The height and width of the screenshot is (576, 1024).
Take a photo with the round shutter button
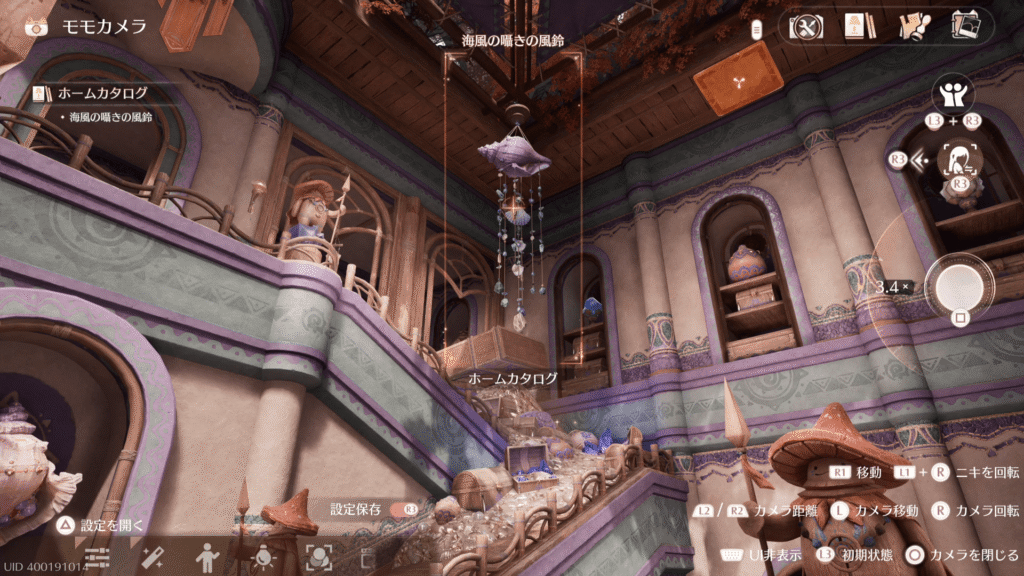click(x=959, y=286)
